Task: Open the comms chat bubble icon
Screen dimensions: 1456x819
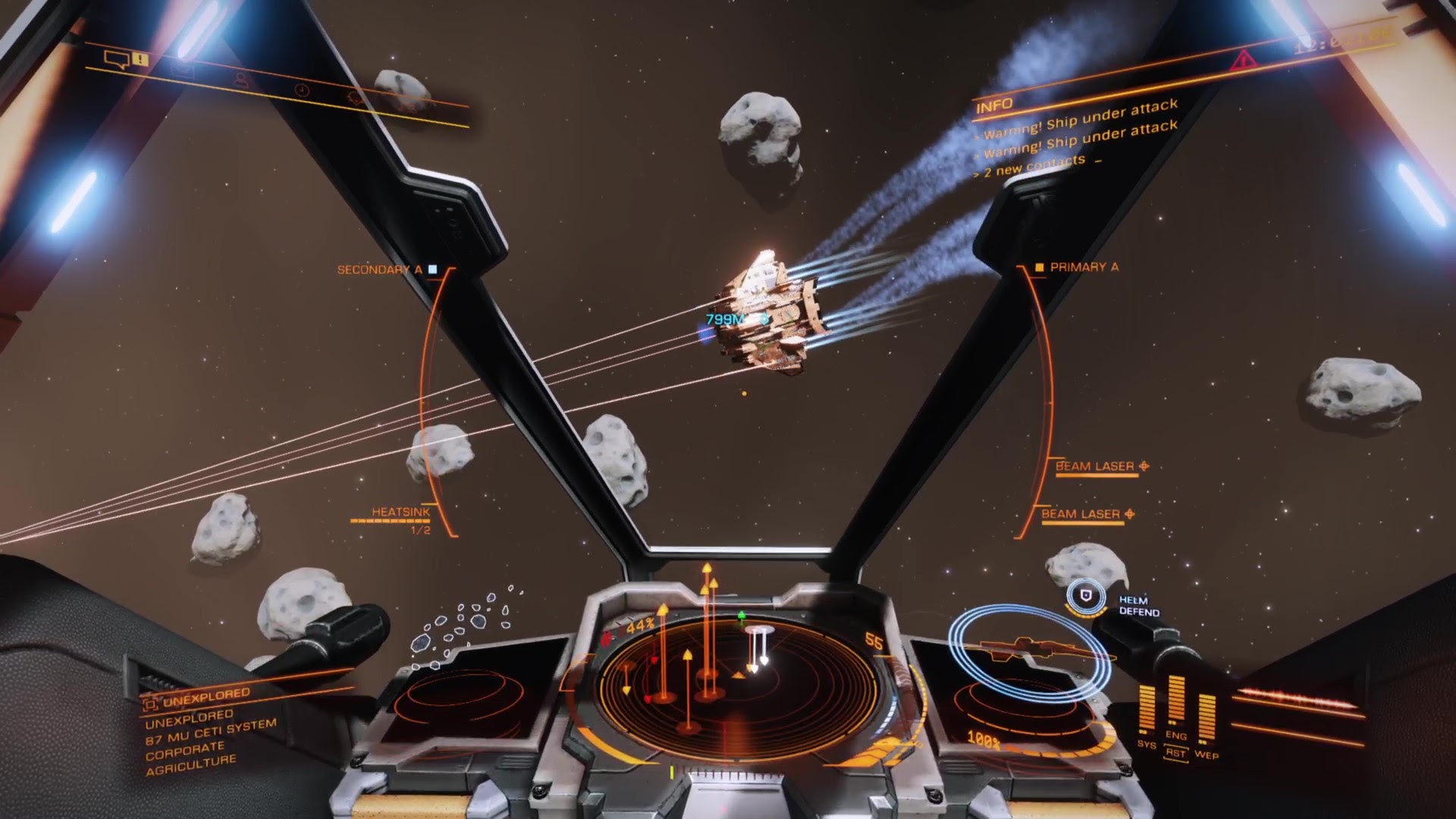Action: click(x=117, y=58)
